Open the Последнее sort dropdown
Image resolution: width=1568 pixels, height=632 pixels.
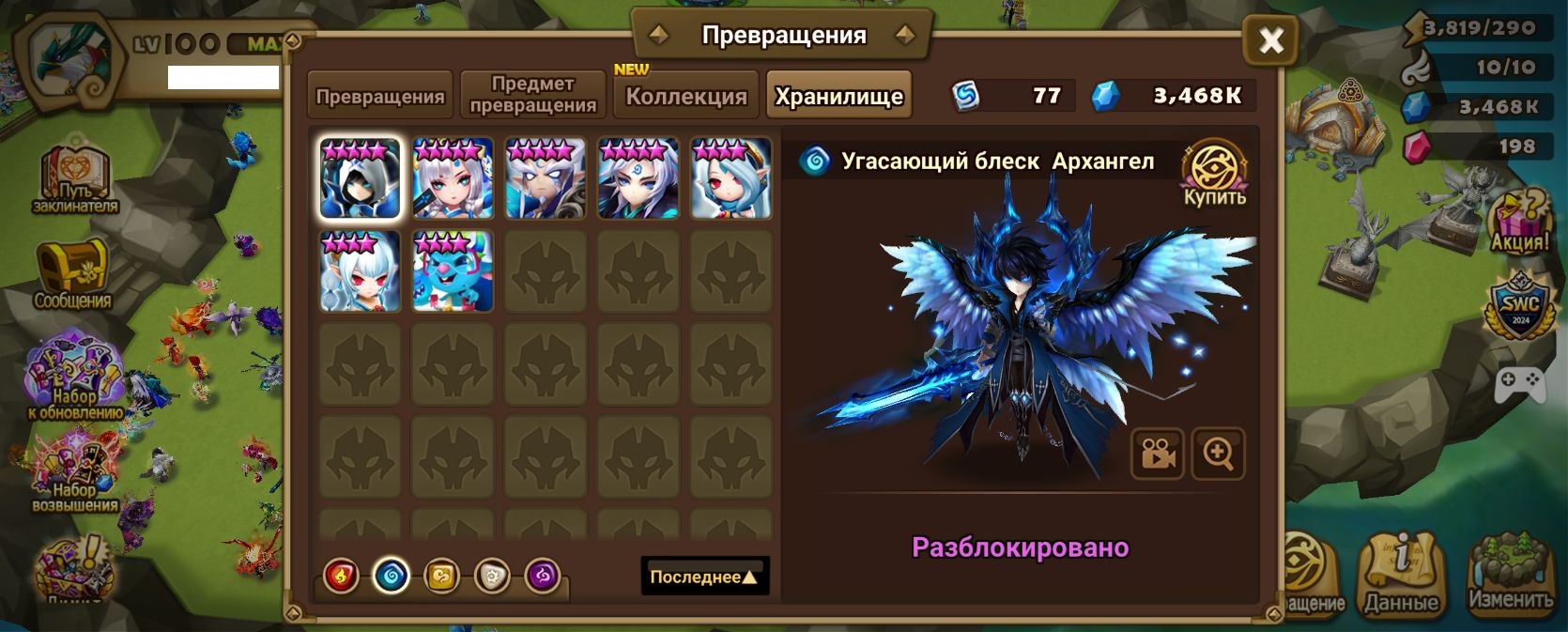pyautogui.click(x=704, y=577)
